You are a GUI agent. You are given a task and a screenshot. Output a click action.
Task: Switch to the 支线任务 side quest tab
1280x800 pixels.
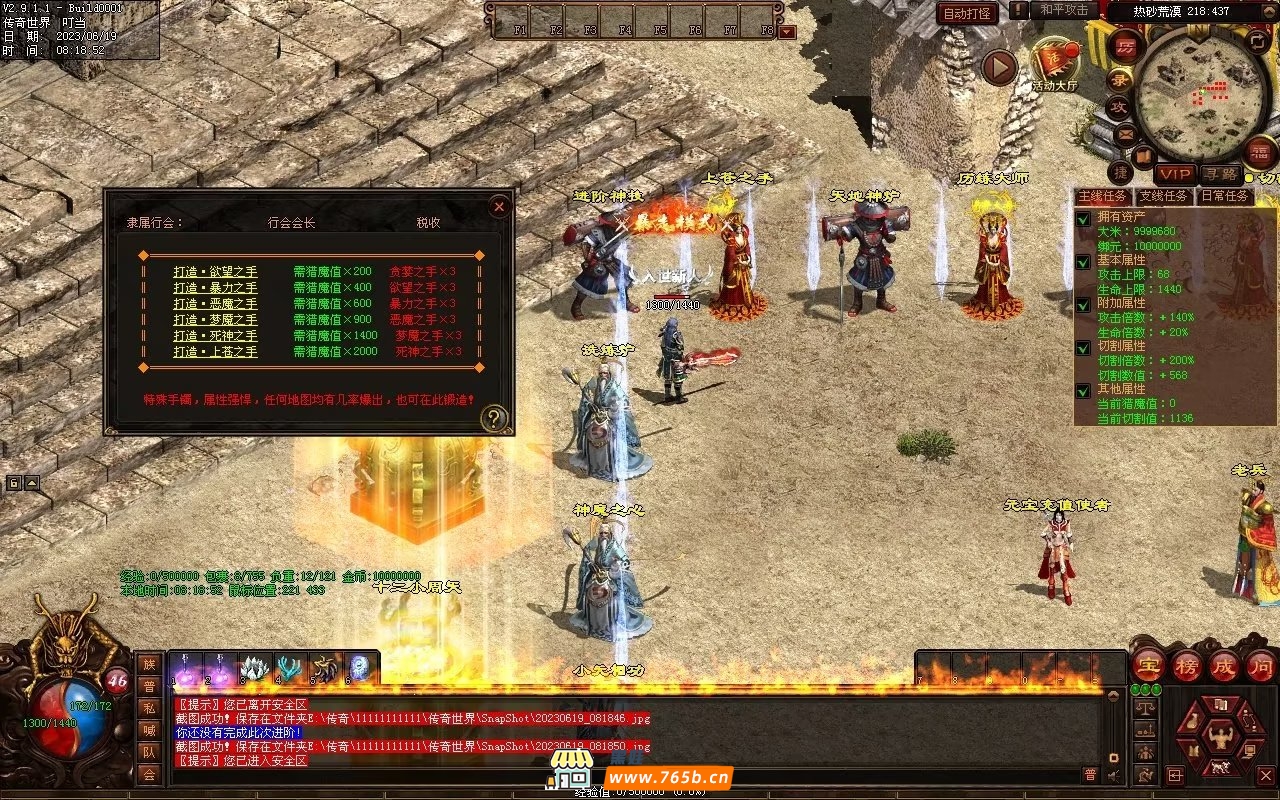[1166, 196]
